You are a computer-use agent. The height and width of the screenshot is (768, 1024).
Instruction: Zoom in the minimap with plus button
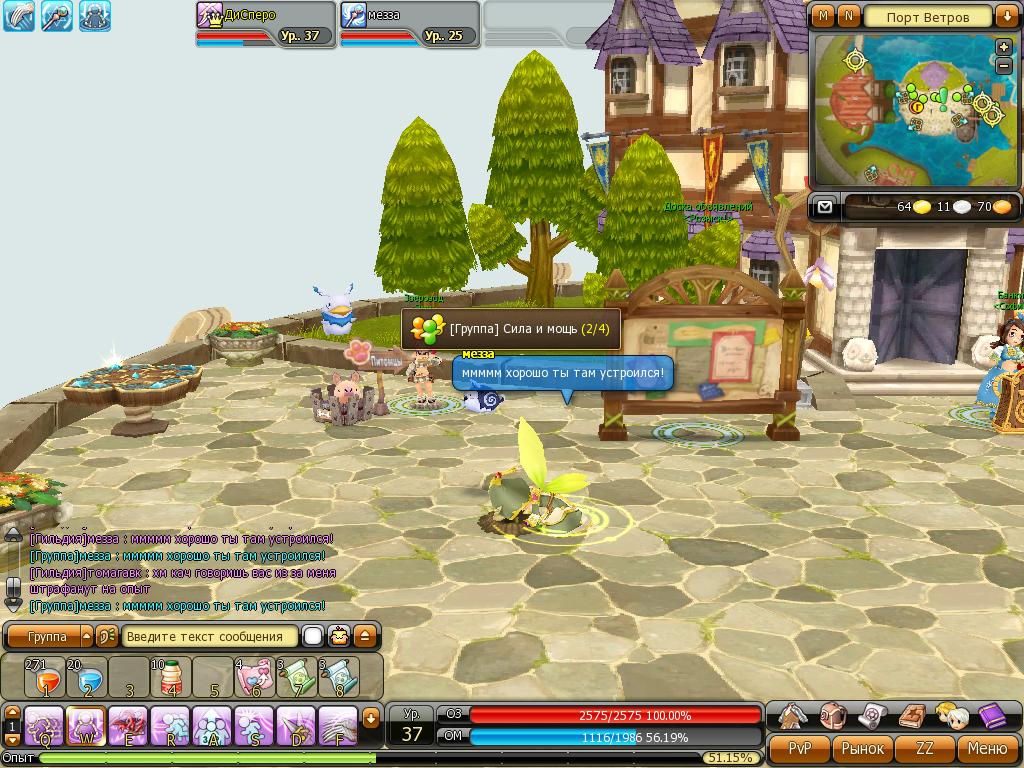click(x=1003, y=47)
